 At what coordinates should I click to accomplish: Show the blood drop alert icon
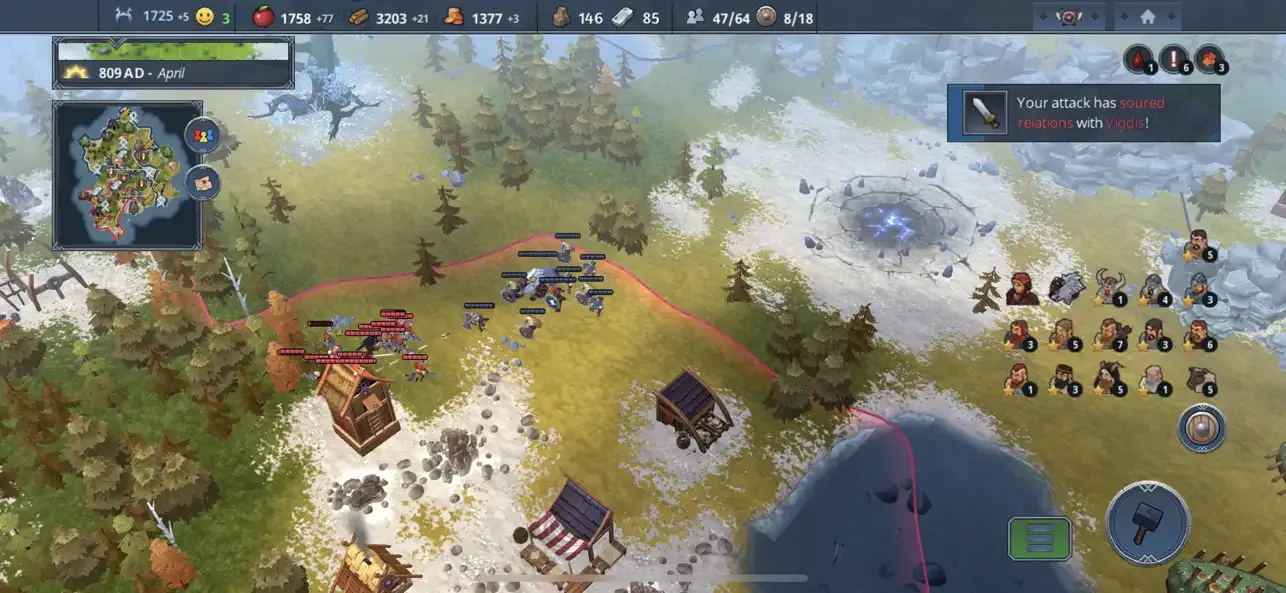pyautogui.click(x=1138, y=59)
